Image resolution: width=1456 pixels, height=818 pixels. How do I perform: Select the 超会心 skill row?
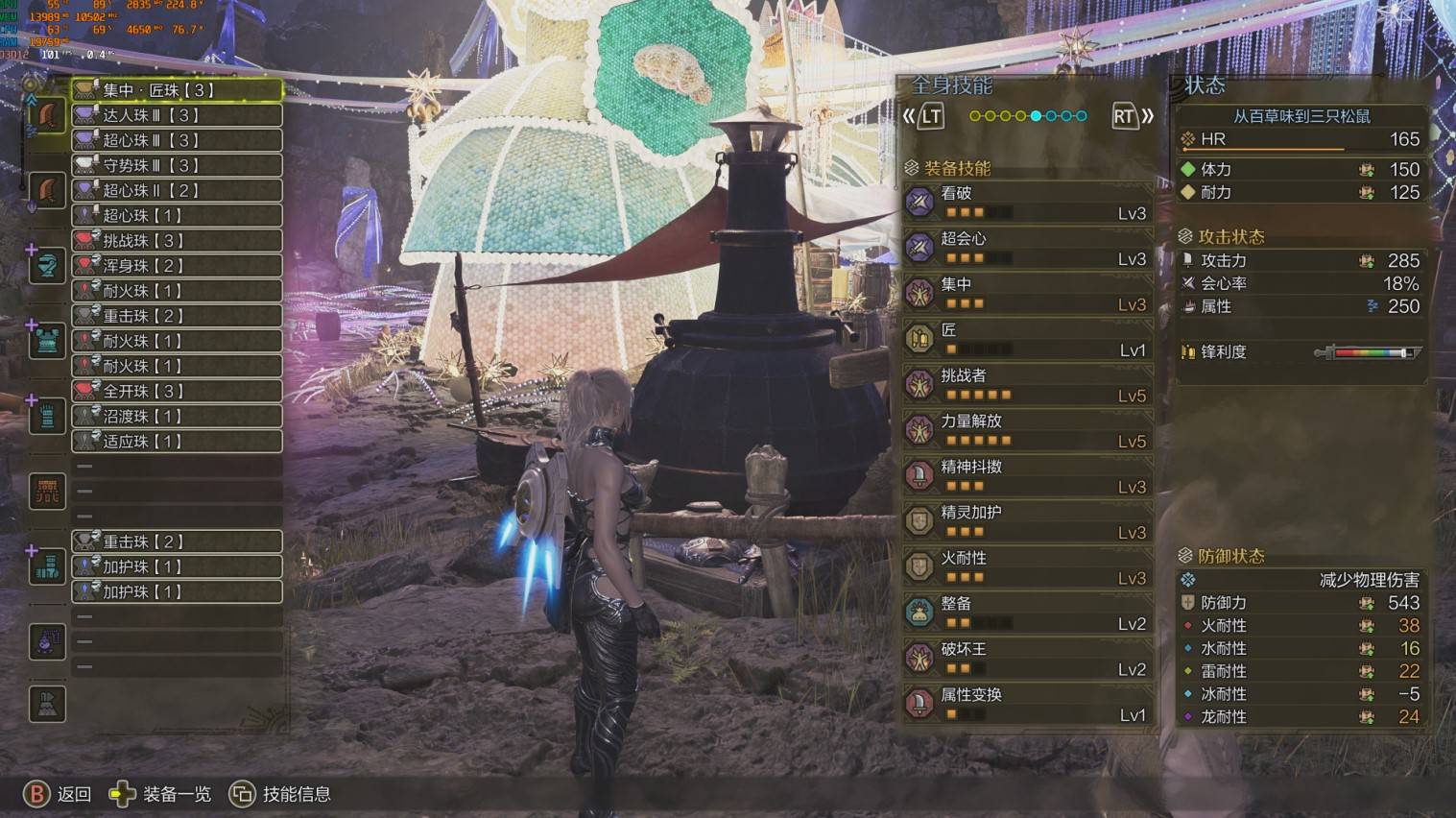click(1027, 248)
